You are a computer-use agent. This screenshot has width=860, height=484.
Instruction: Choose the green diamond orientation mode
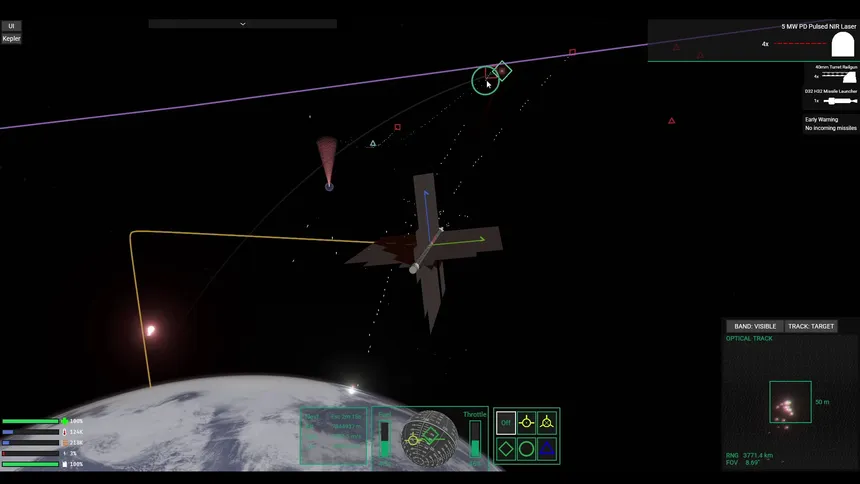click(506, 449)
